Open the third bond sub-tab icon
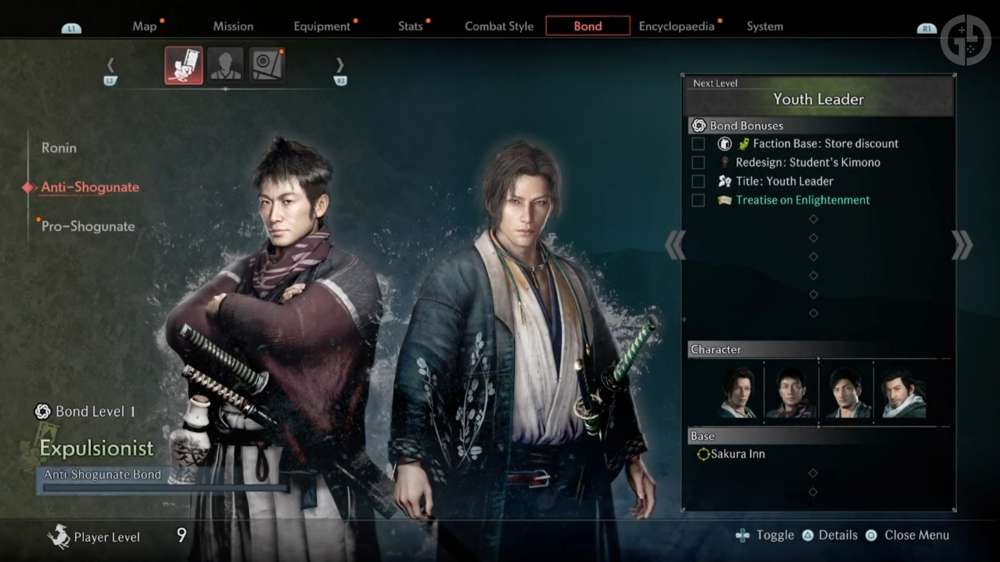 coord(266,66)
